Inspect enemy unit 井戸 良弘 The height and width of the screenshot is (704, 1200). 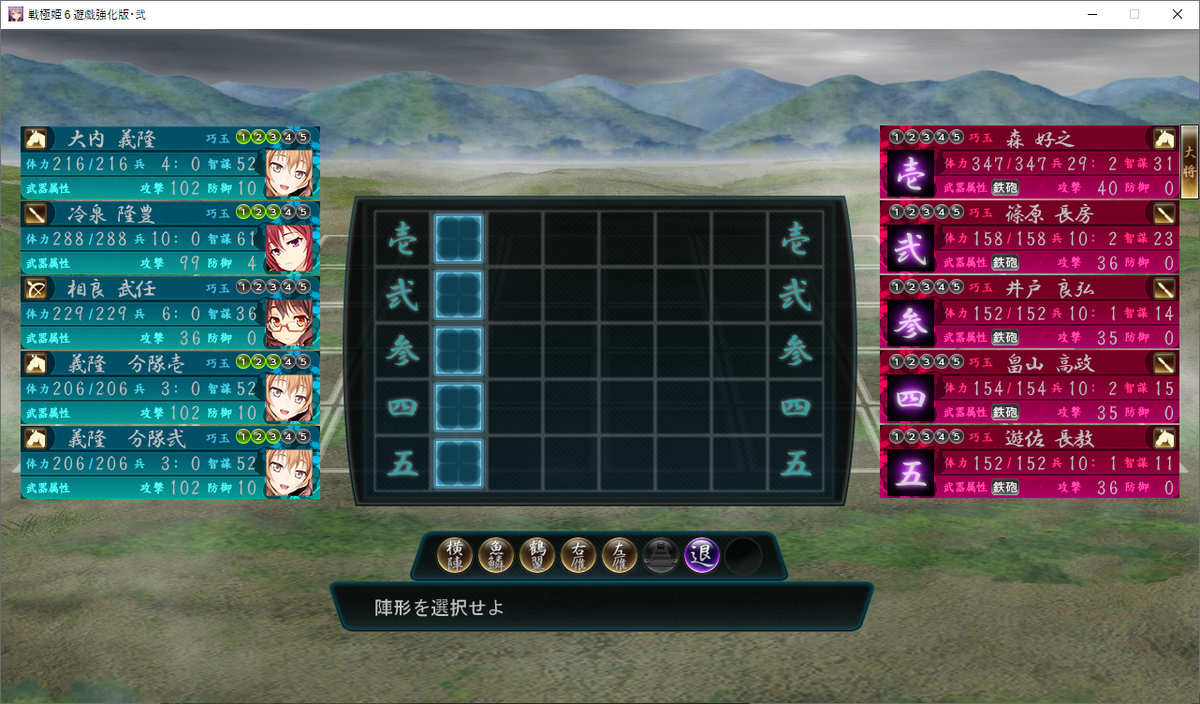pos(1030,312)
